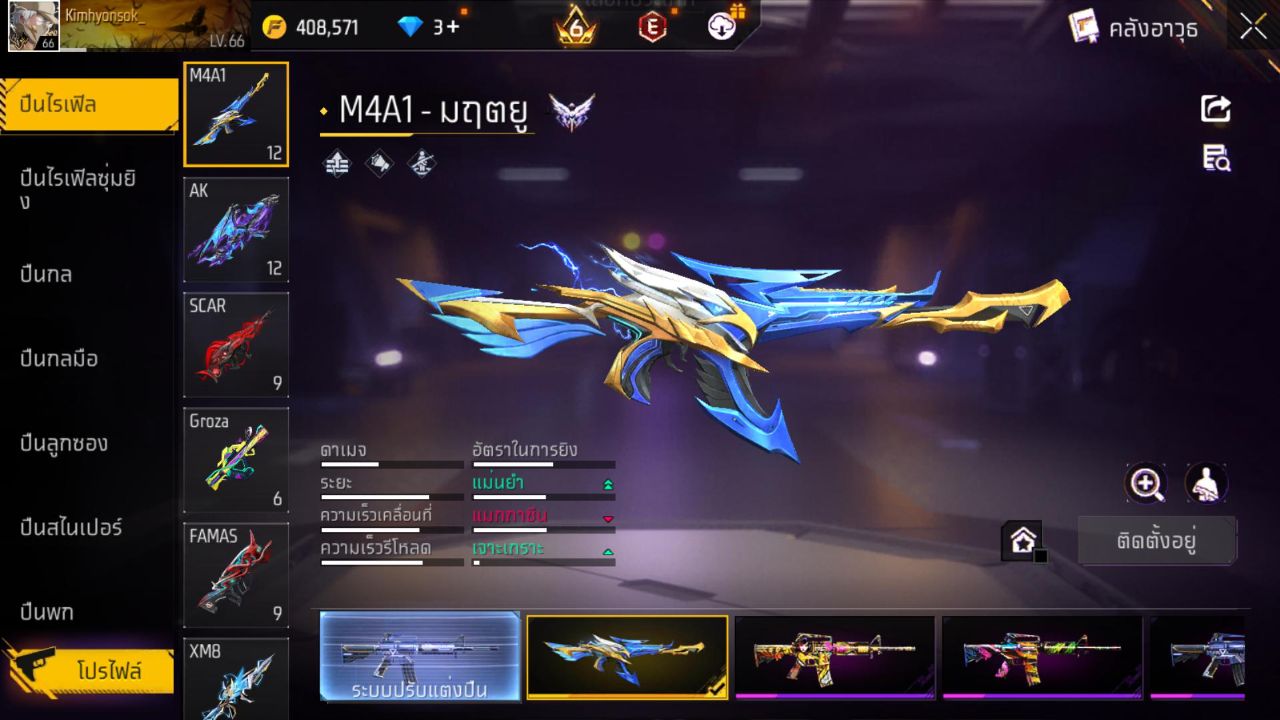Select the SCAR weapon thumbnail
Screen dimensions: 1280x720
click(236, 344)
